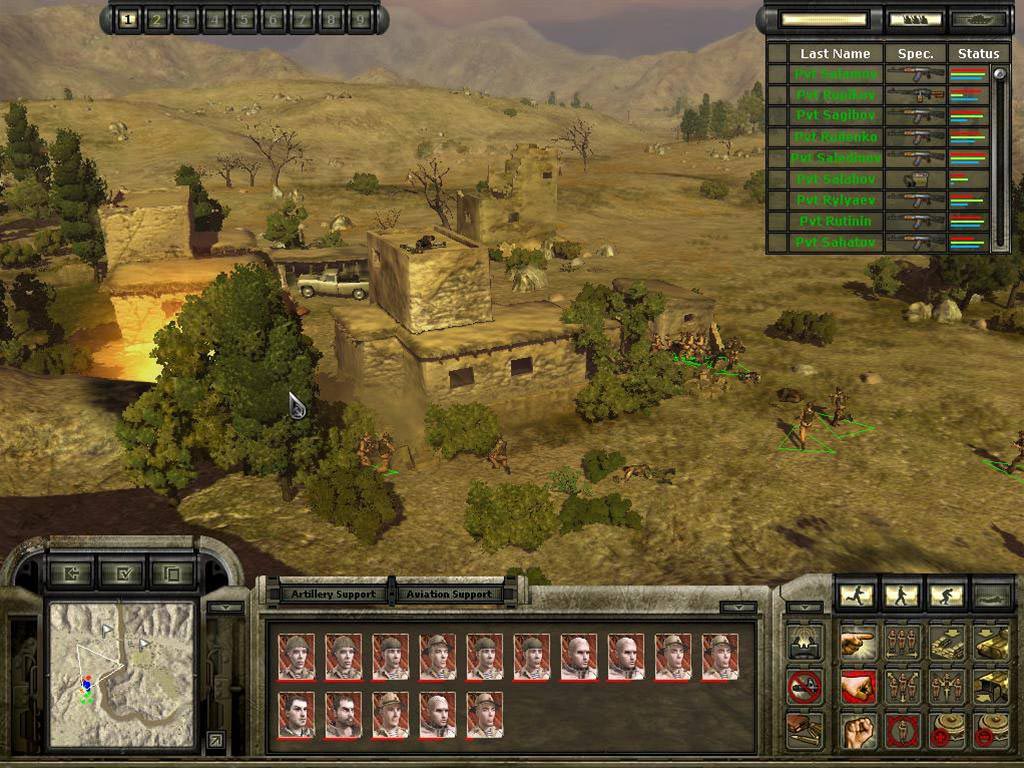Set crouching movement stance
Image resolution: width=1024 pixels, height=768 pixels.
coord(946,596)
